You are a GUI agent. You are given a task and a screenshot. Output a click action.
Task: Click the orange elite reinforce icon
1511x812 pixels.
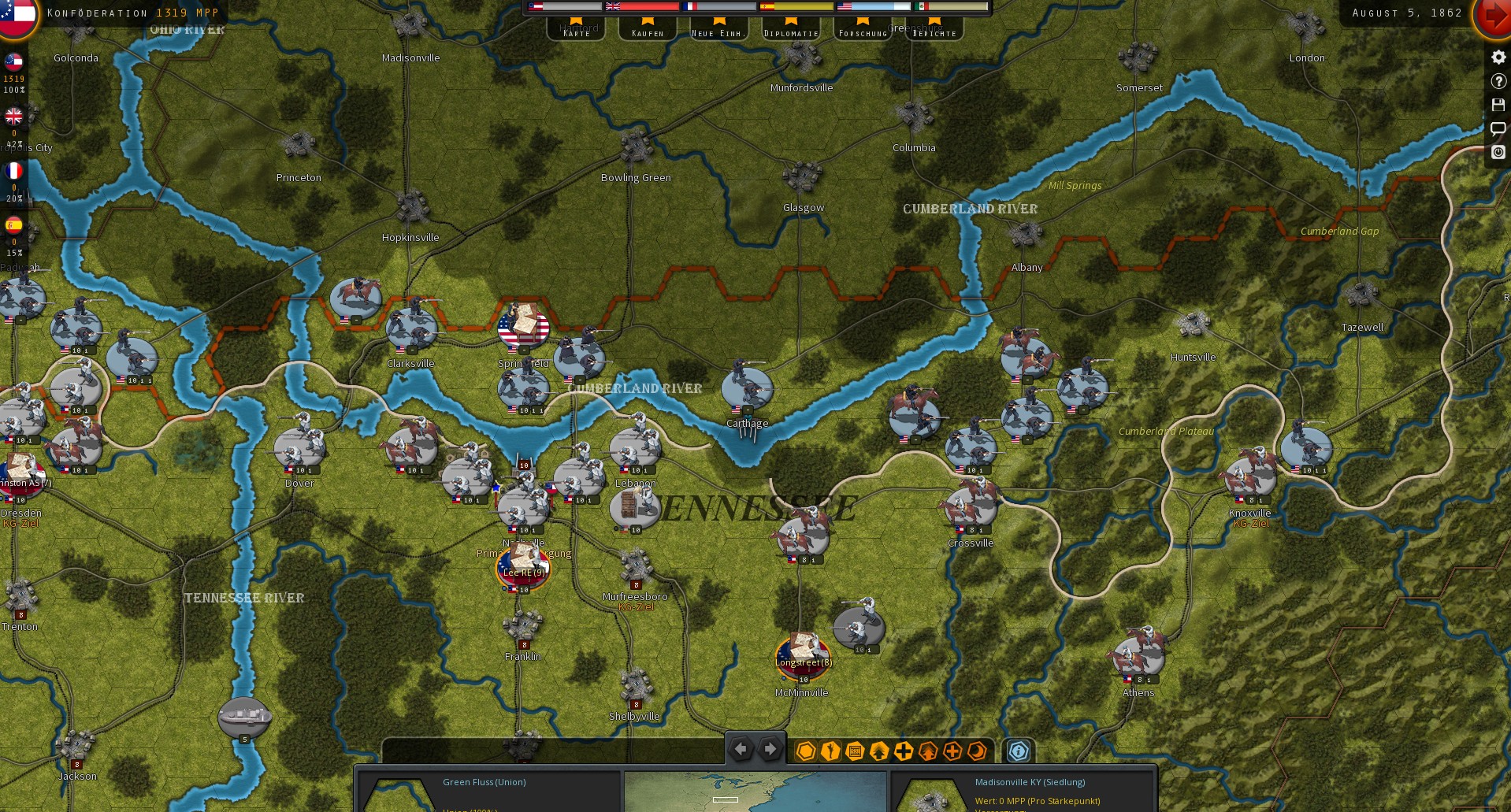(x=952, y=752)
